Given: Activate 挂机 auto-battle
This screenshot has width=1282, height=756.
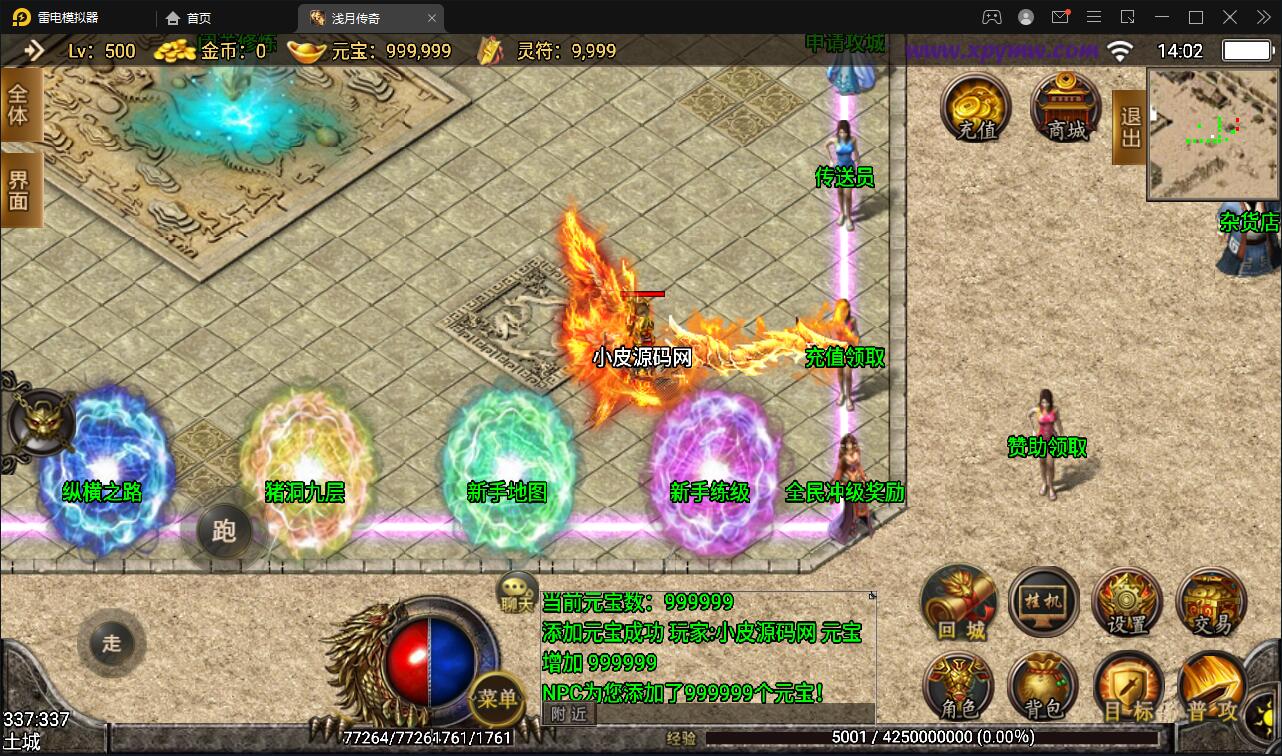Looking at the screenshot, I should [x=1043, y=603].
